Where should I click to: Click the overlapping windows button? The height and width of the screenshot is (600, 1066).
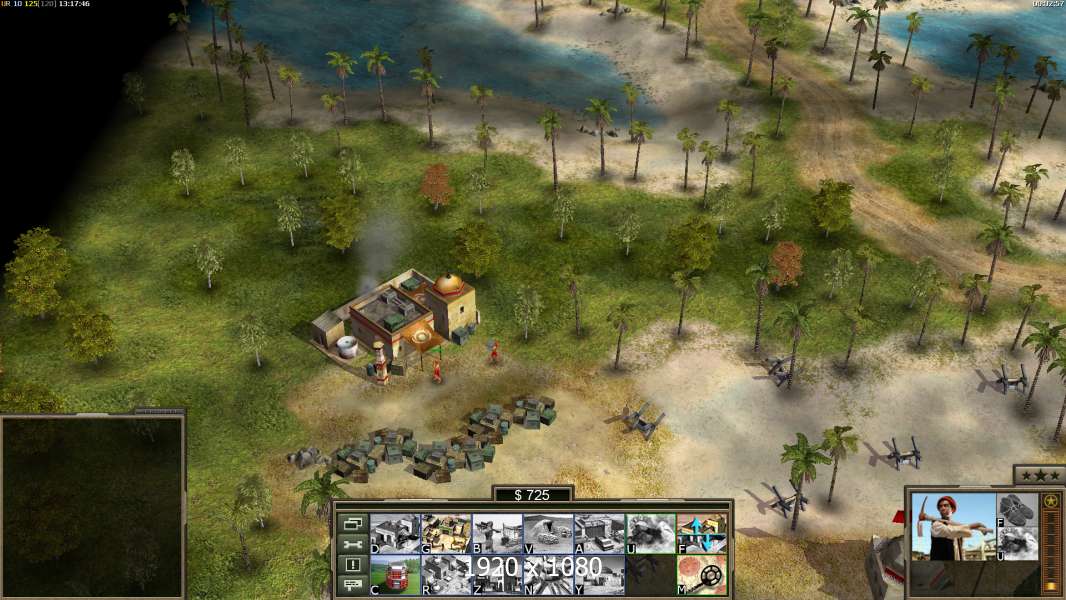click(351, 523)
